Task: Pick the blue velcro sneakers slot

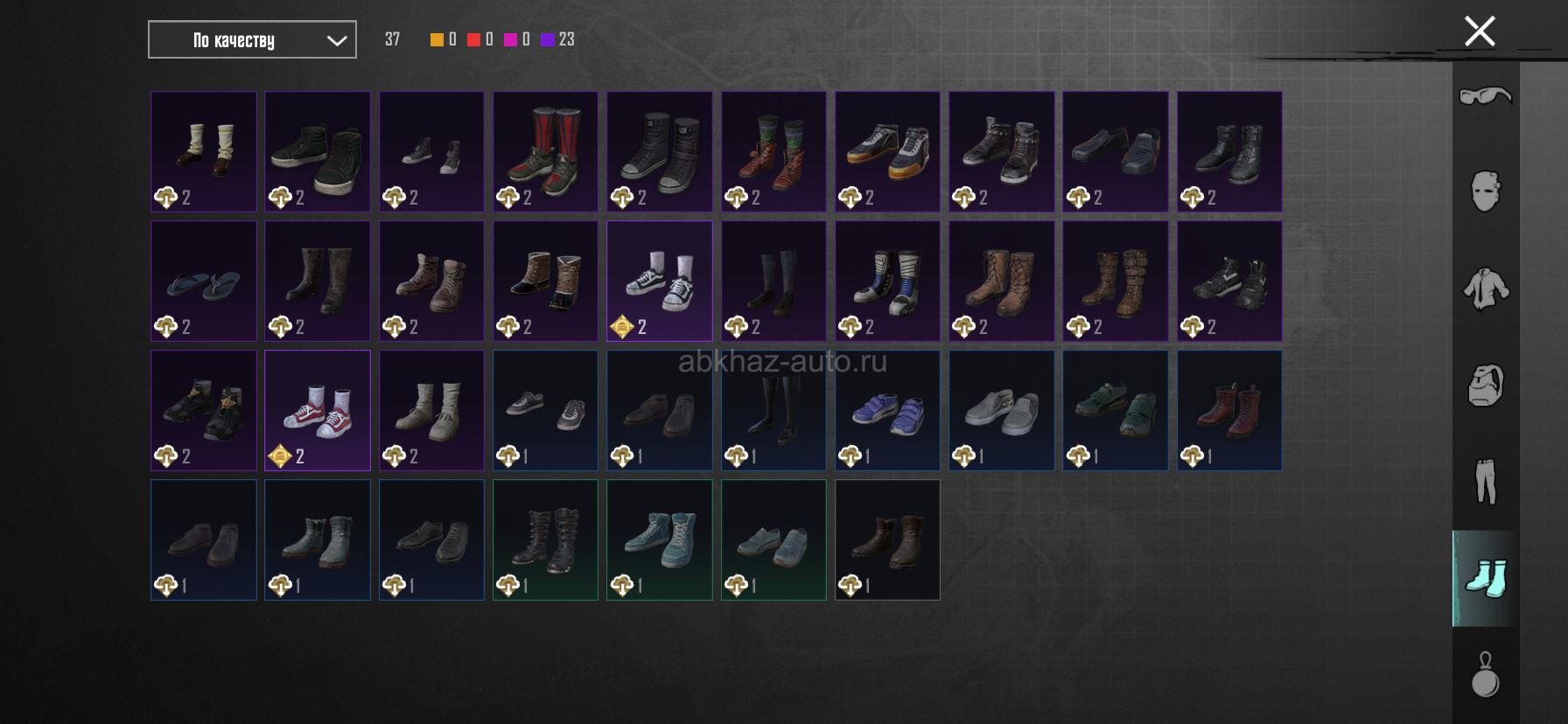Action: point(887,410)
